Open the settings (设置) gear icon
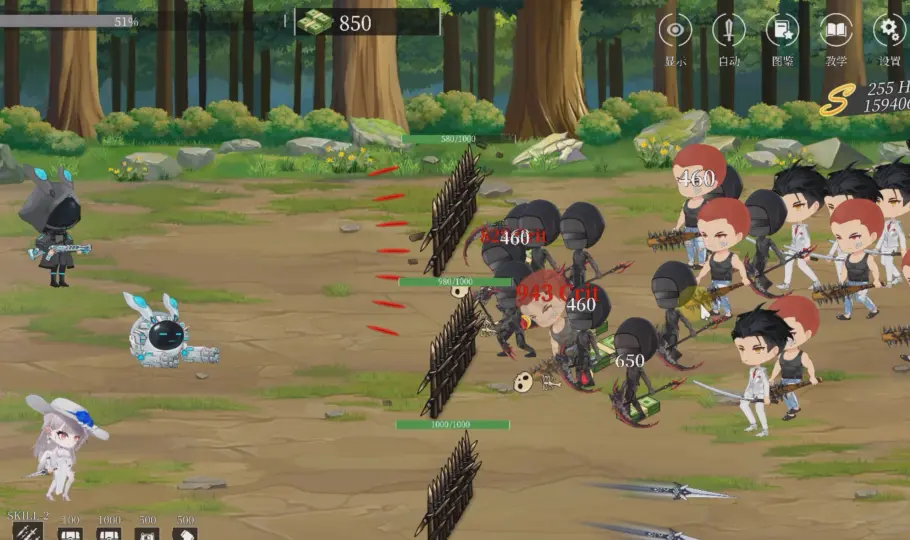This screenshot has height=540, width=910. [889, 31]
